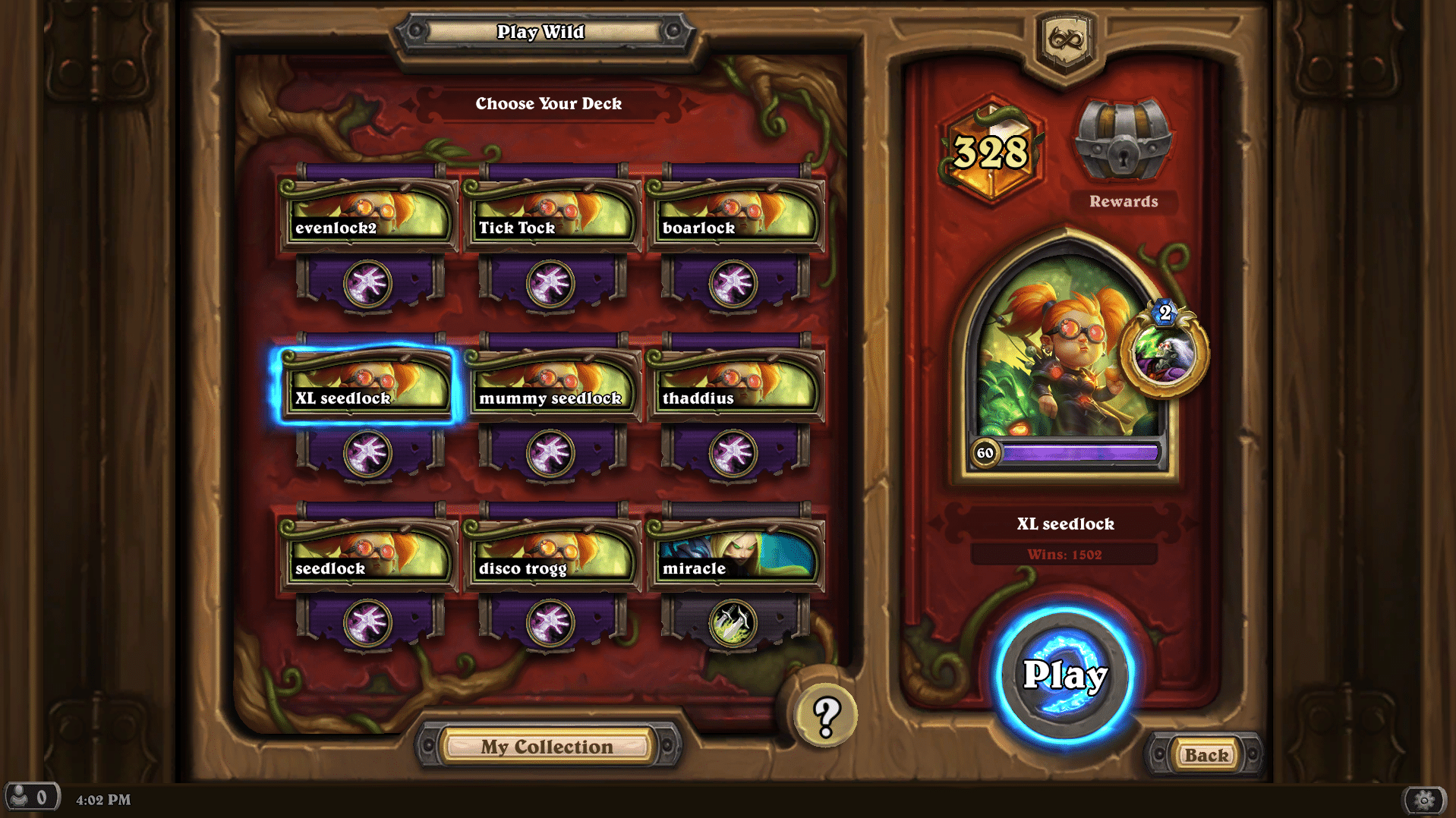Image resolution: width=1456 pixels, height=818 pixels.
Task: Pick the boarlock deck
Action: (x=734, y=217)
